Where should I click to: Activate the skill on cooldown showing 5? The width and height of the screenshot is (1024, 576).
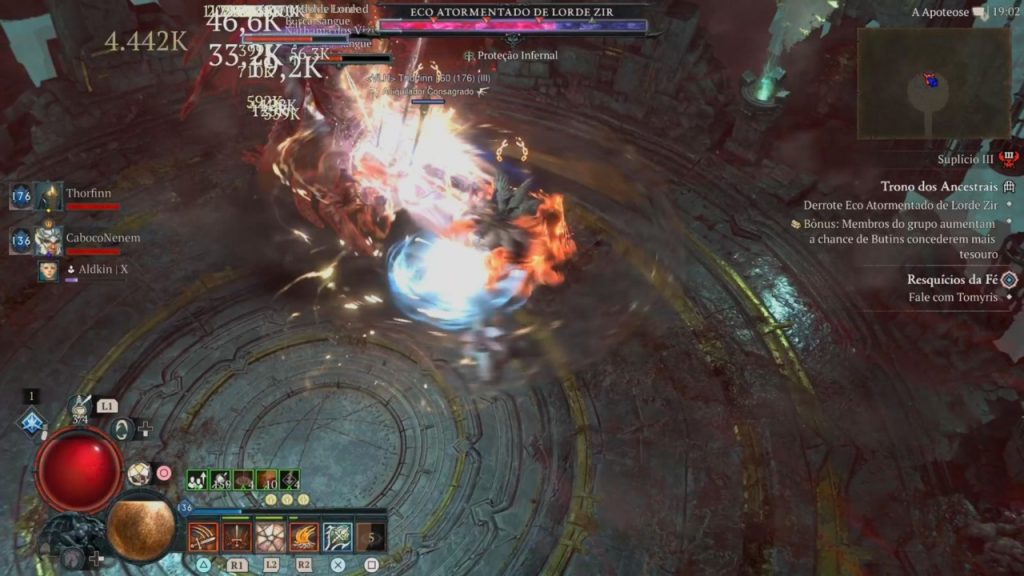point(371,537)
